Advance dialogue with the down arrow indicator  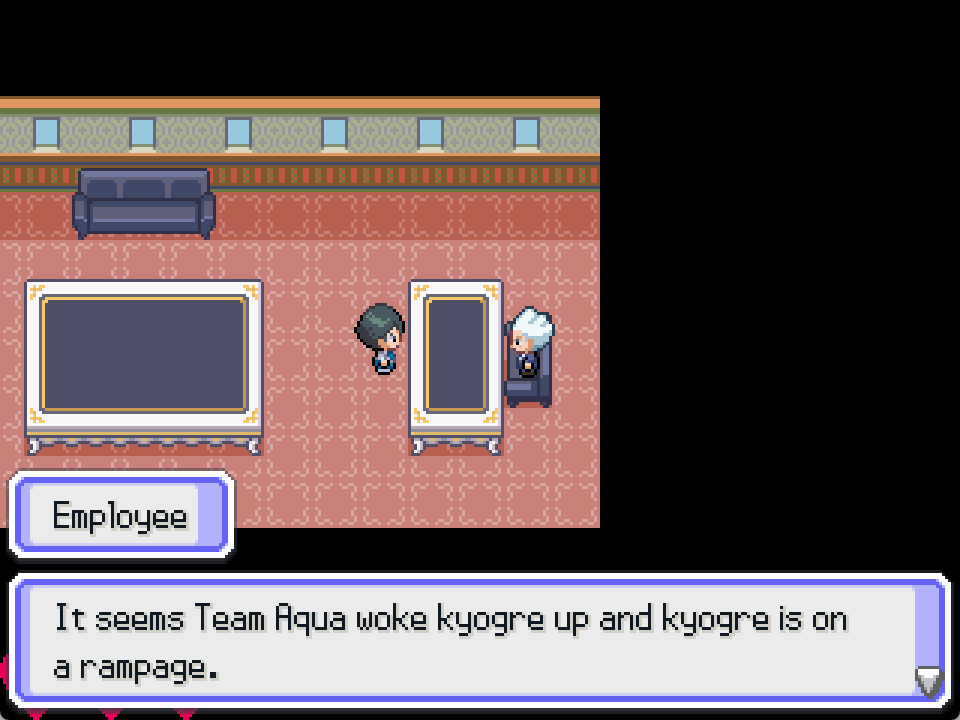[929, 682]
